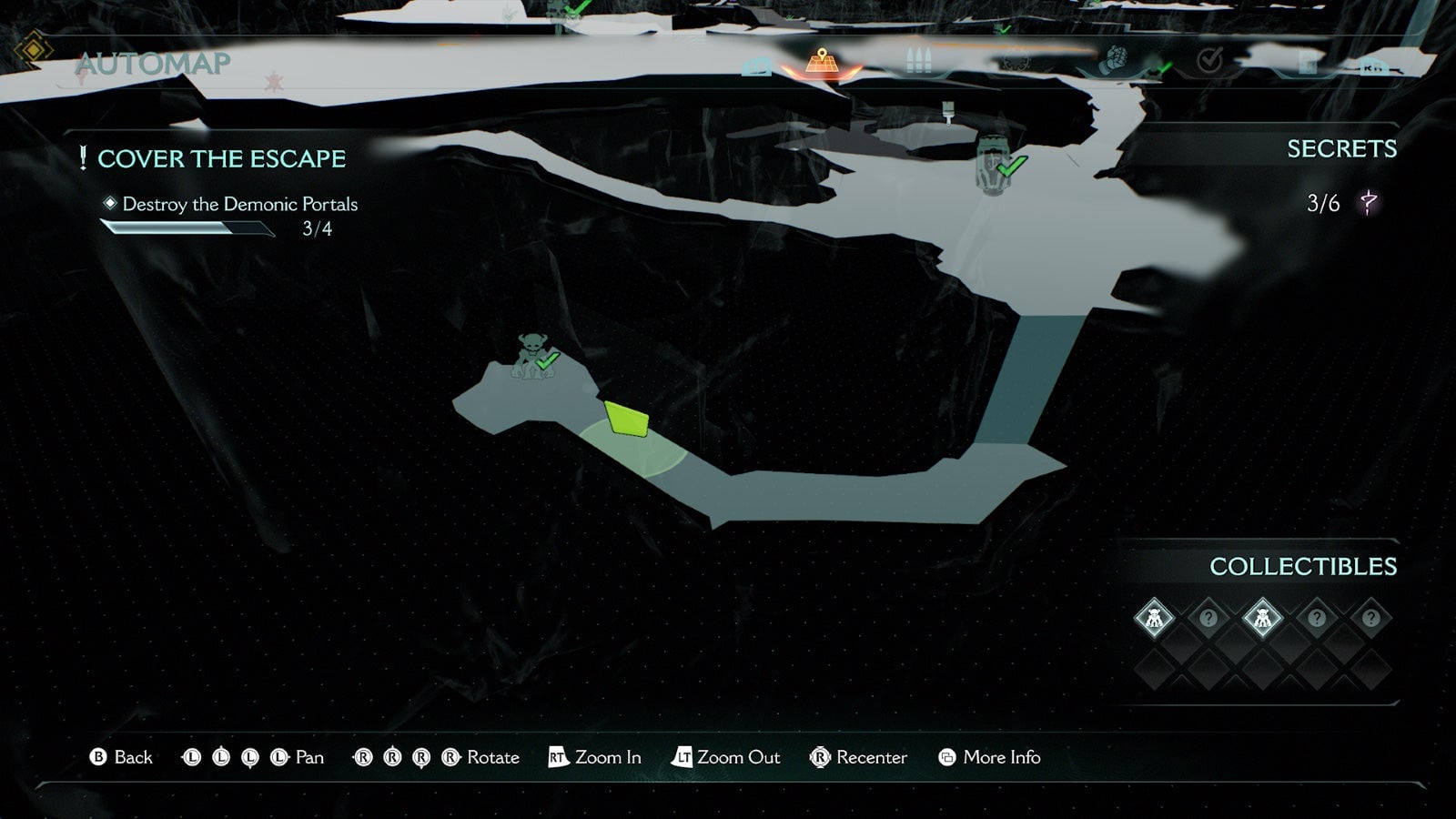Select the first collected toy in Collectibles

pos(1154,618)
